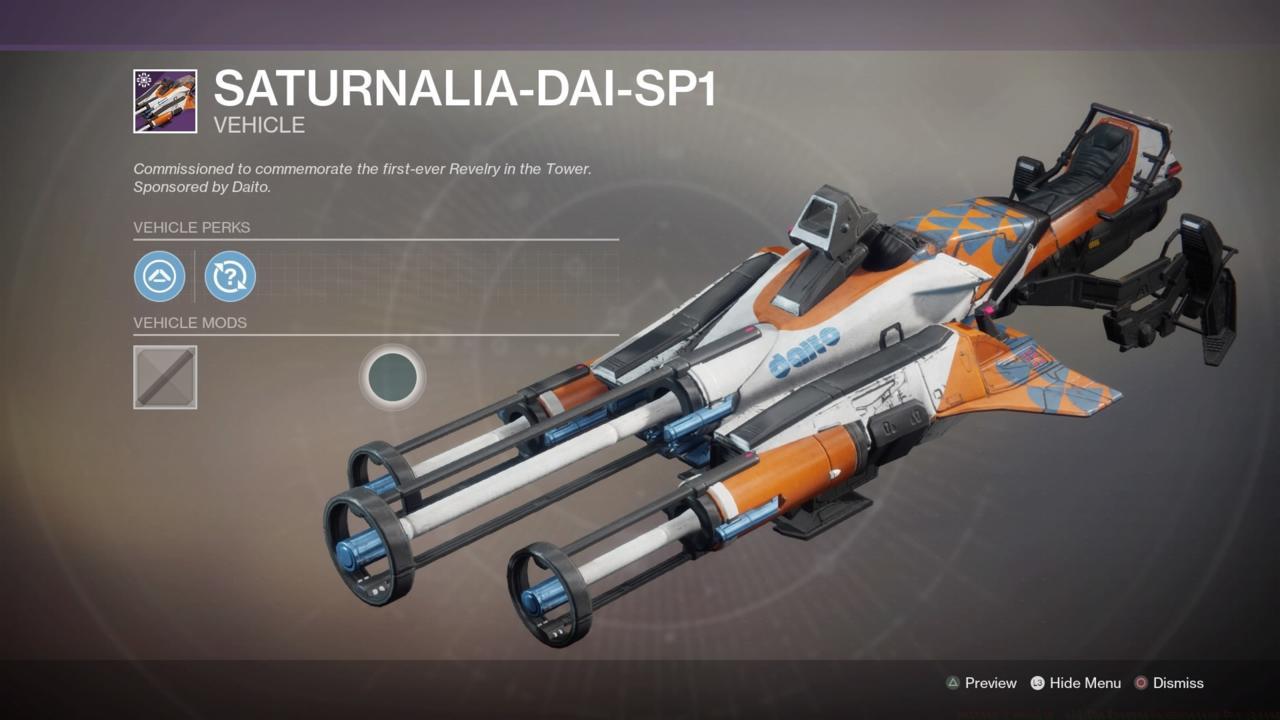Select the circular shader swatch

click(392, 376)
